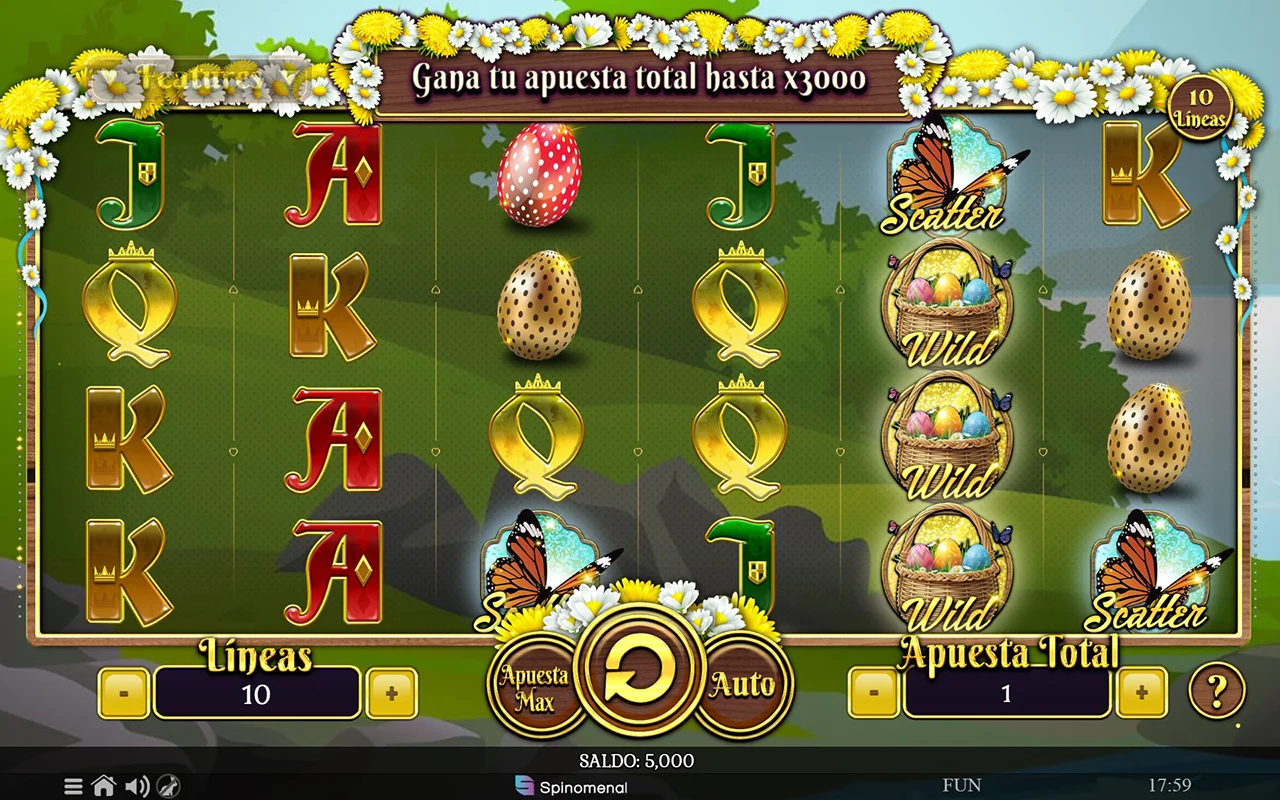Open the question mark help button
The image size is (1280, 800).
(x=1216, y=690)
